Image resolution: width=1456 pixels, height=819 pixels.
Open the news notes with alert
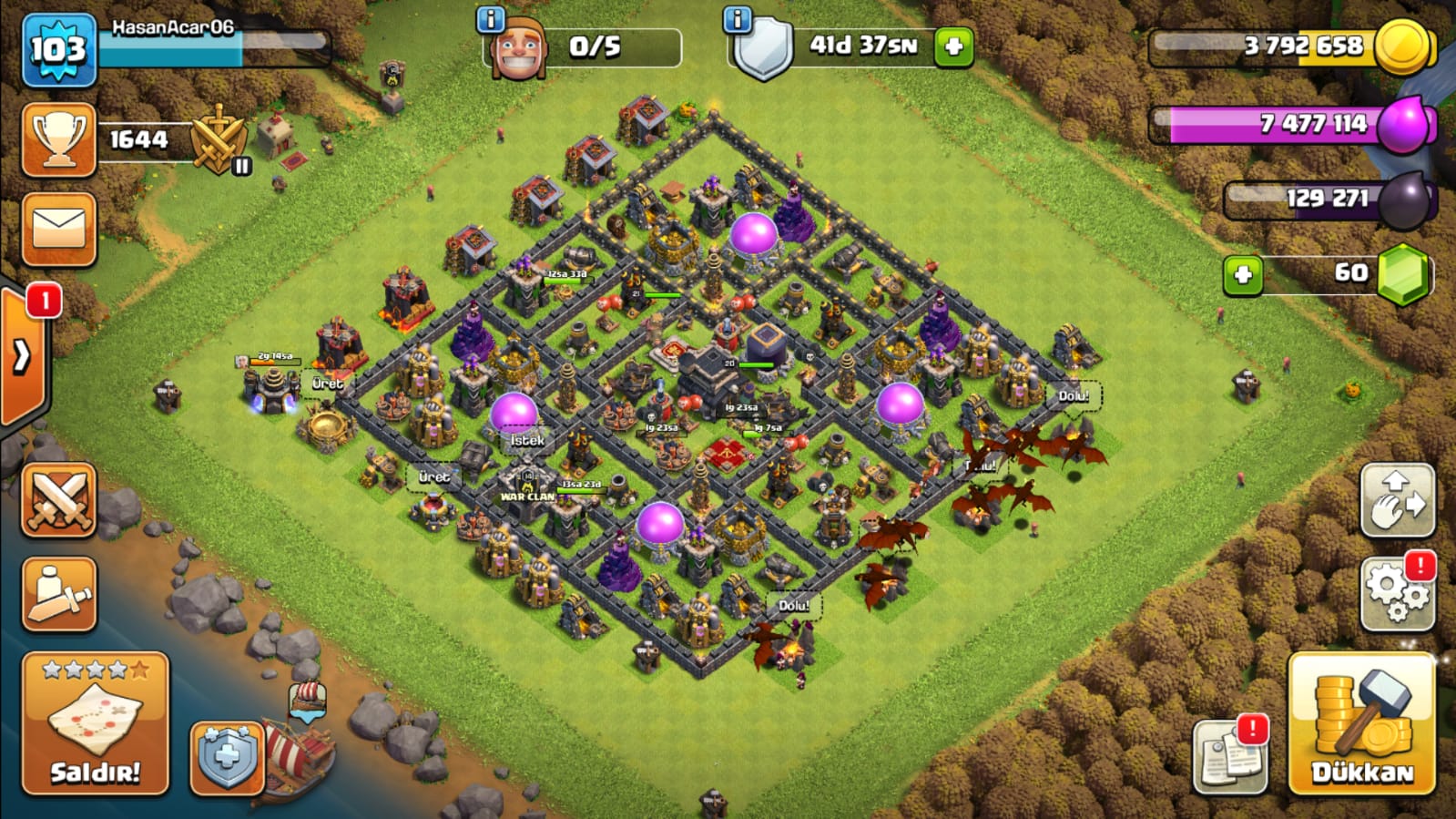pyautogui.click(x=1229, y=755)
